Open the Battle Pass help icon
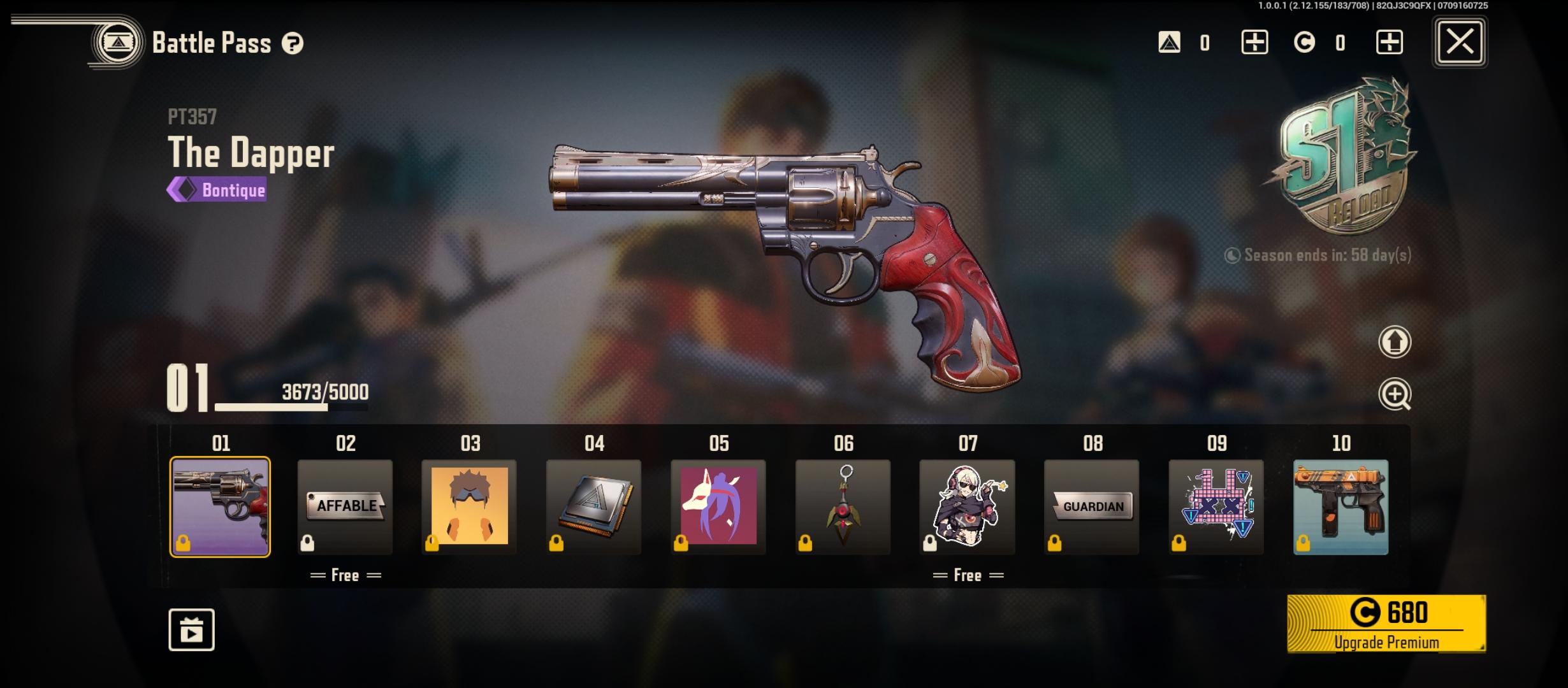Viewport: 1568px width, 688px height. [292, 43]
